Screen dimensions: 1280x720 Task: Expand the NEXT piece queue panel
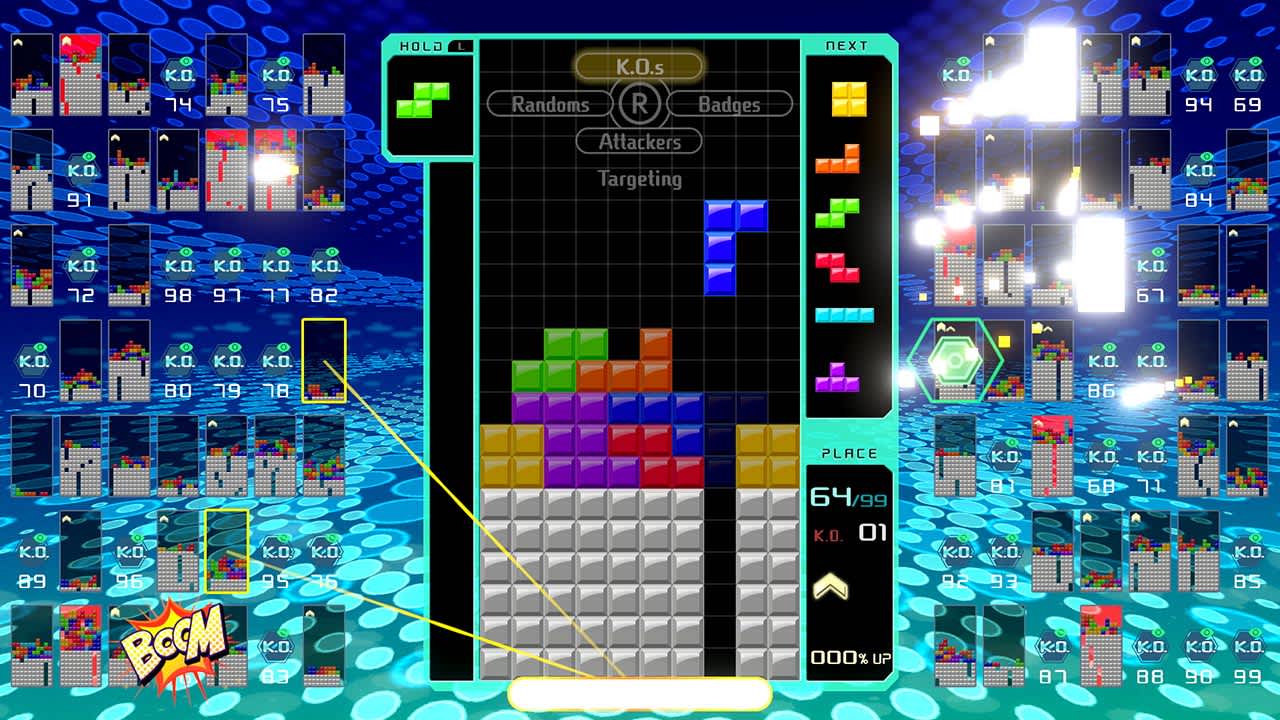845,45
